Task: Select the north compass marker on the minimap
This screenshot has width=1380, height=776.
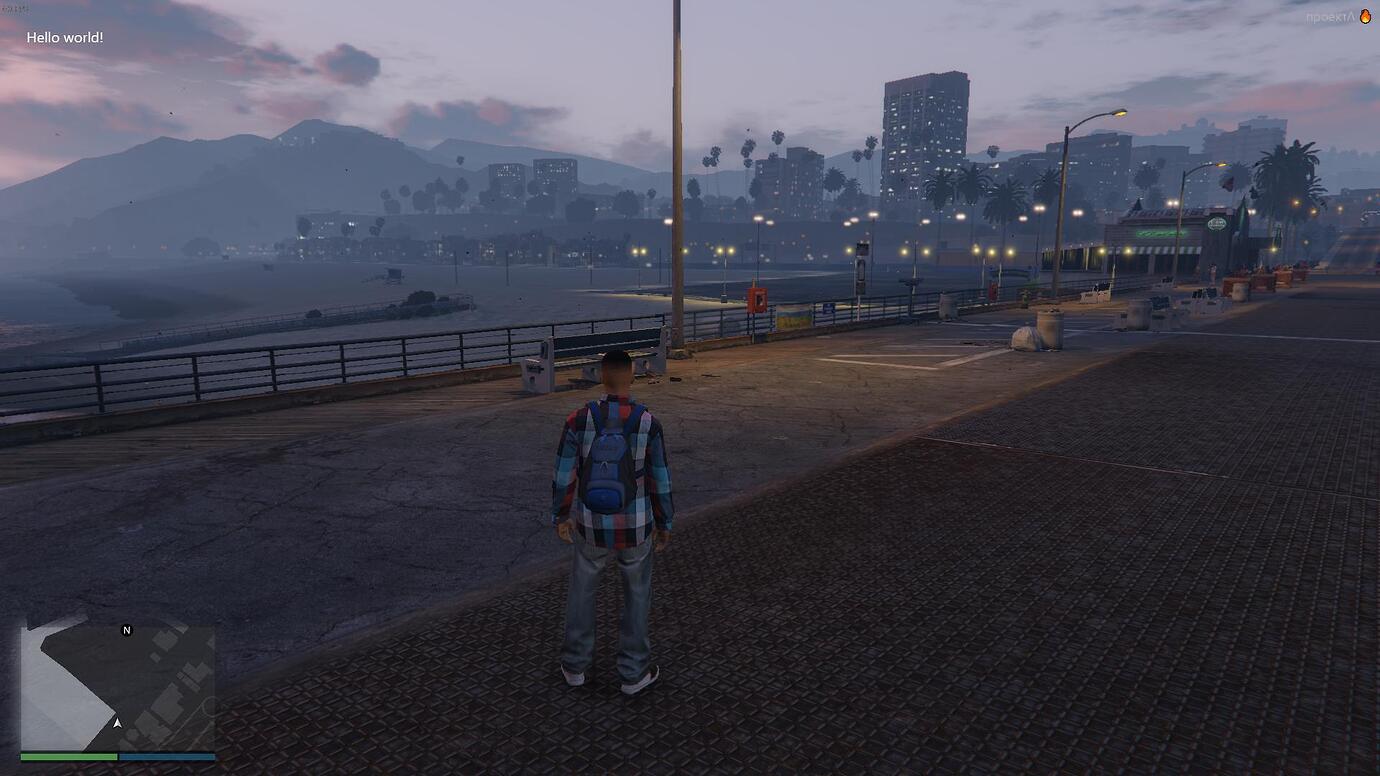Action: pos(127,630)
